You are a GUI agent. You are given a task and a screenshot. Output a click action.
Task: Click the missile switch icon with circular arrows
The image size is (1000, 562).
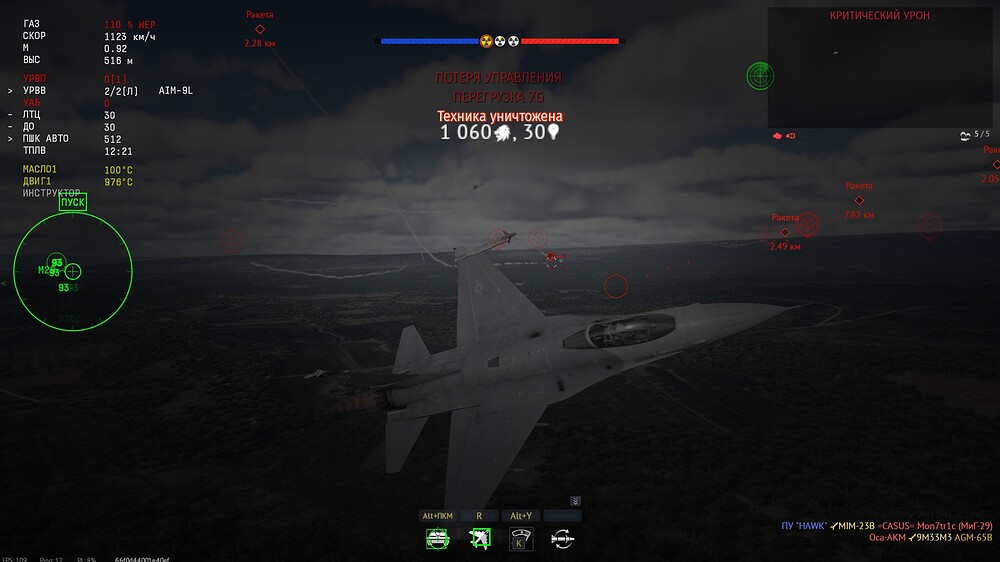coord(562,539)
